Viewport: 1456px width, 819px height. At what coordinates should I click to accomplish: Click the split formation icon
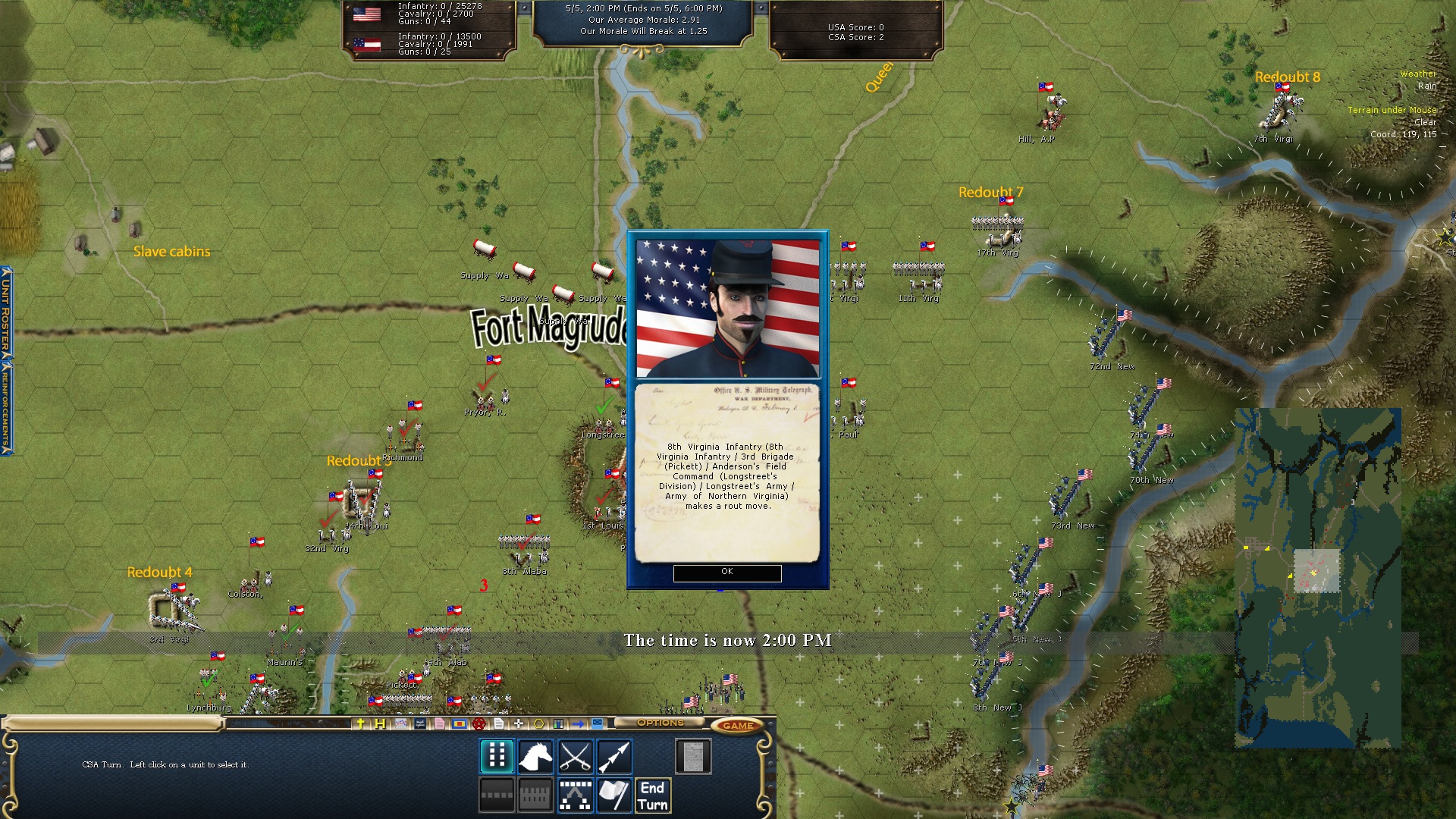pyautogui.click(x=575, y=795)
